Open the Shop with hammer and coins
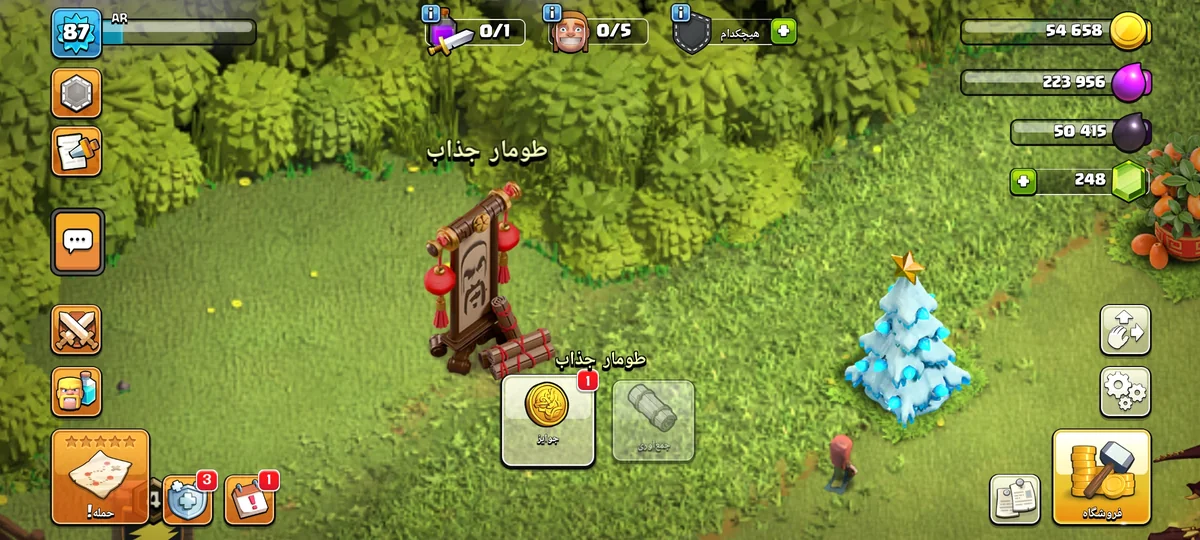The height and width of the screenshot is (540, 1200). (x=1101, y=476)
